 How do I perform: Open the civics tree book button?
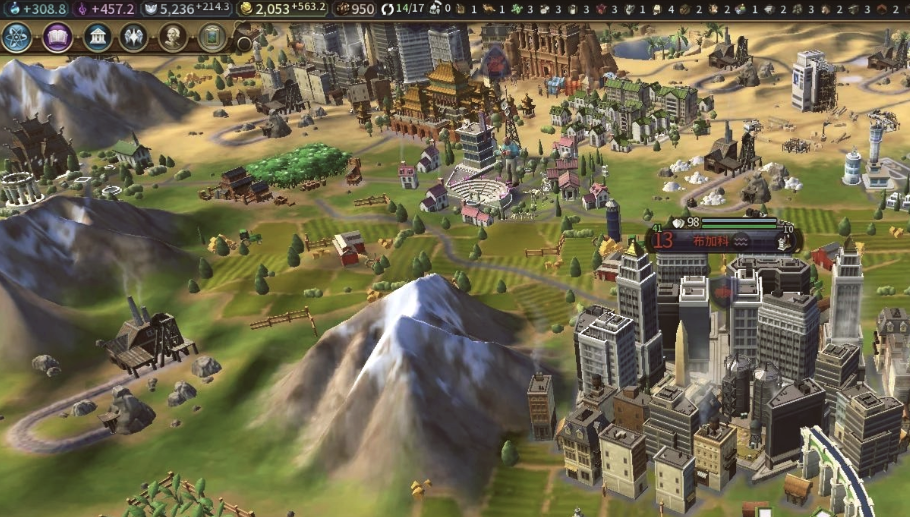[58, 38]
